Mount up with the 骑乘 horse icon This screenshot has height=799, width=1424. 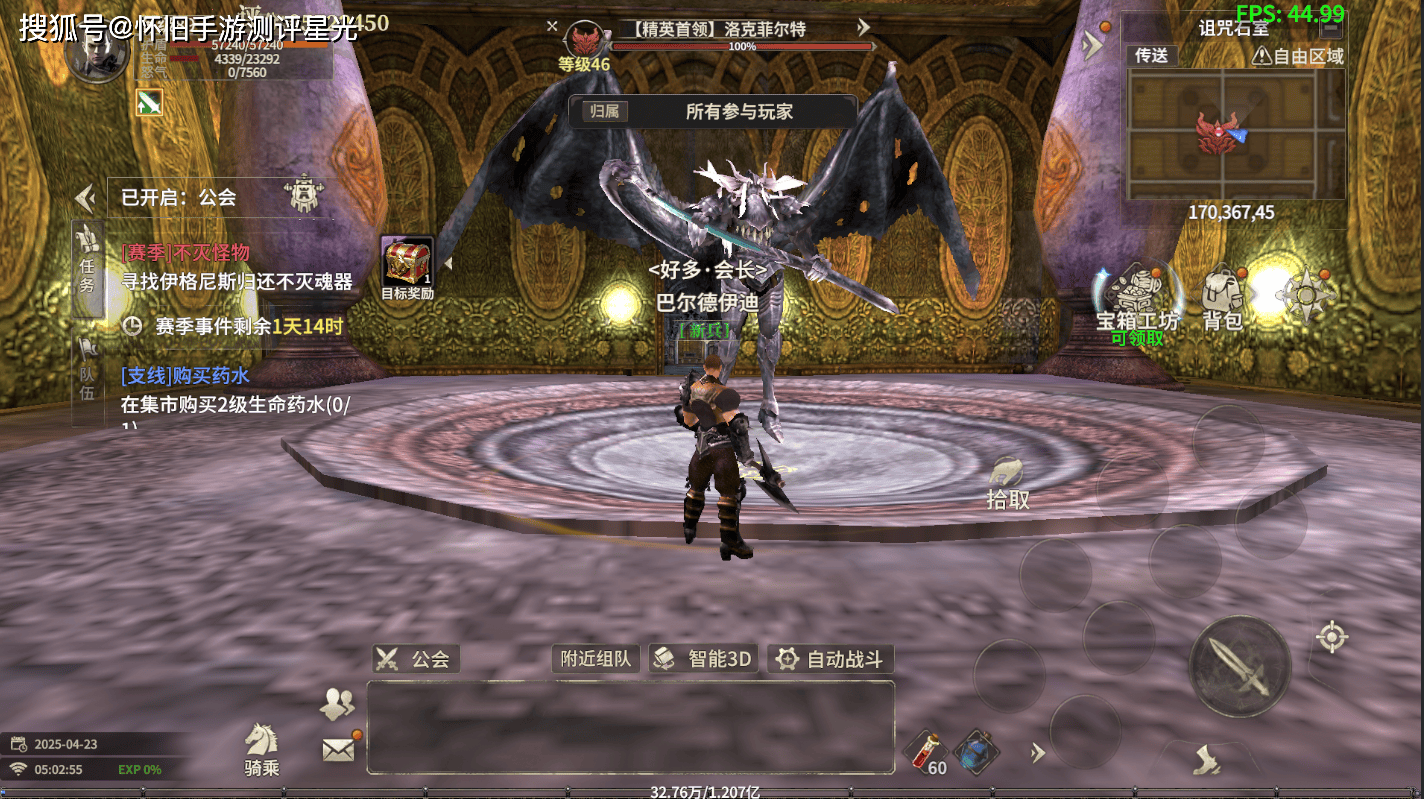point(262,749)
